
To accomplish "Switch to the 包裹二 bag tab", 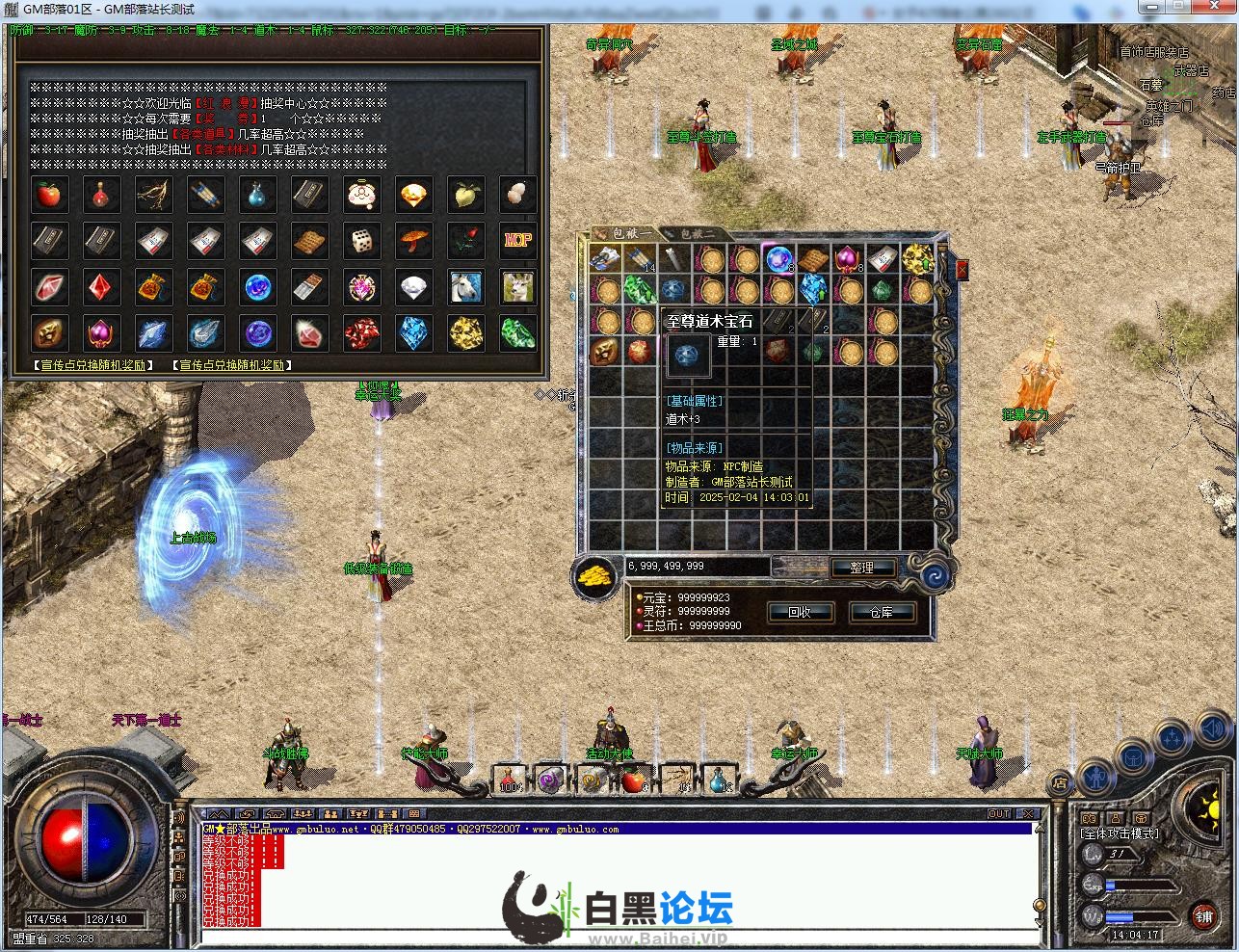I will (x=698, y=234).
